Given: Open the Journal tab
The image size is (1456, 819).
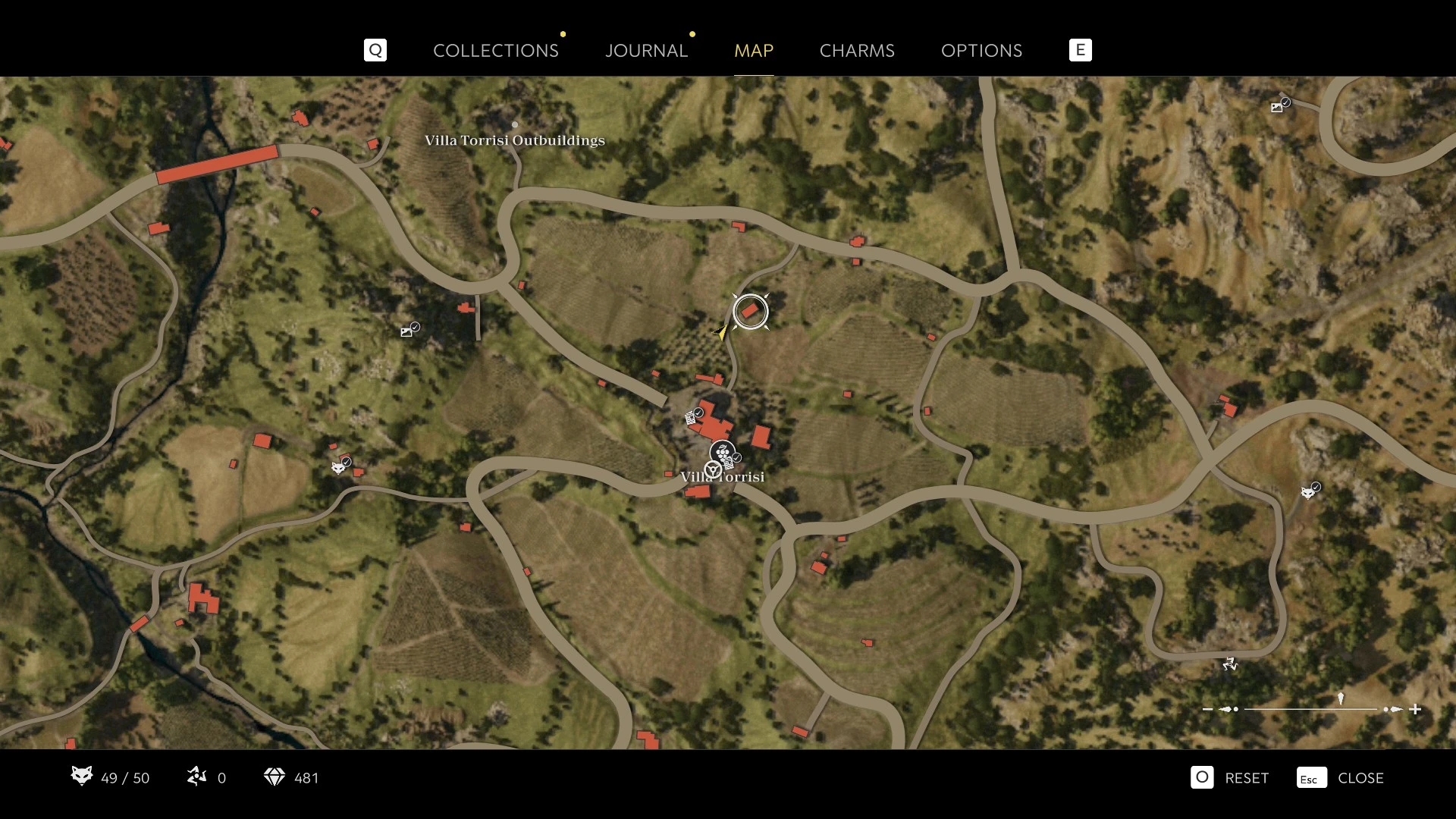Looking at the screenshot, I should (x=646, y=51).
